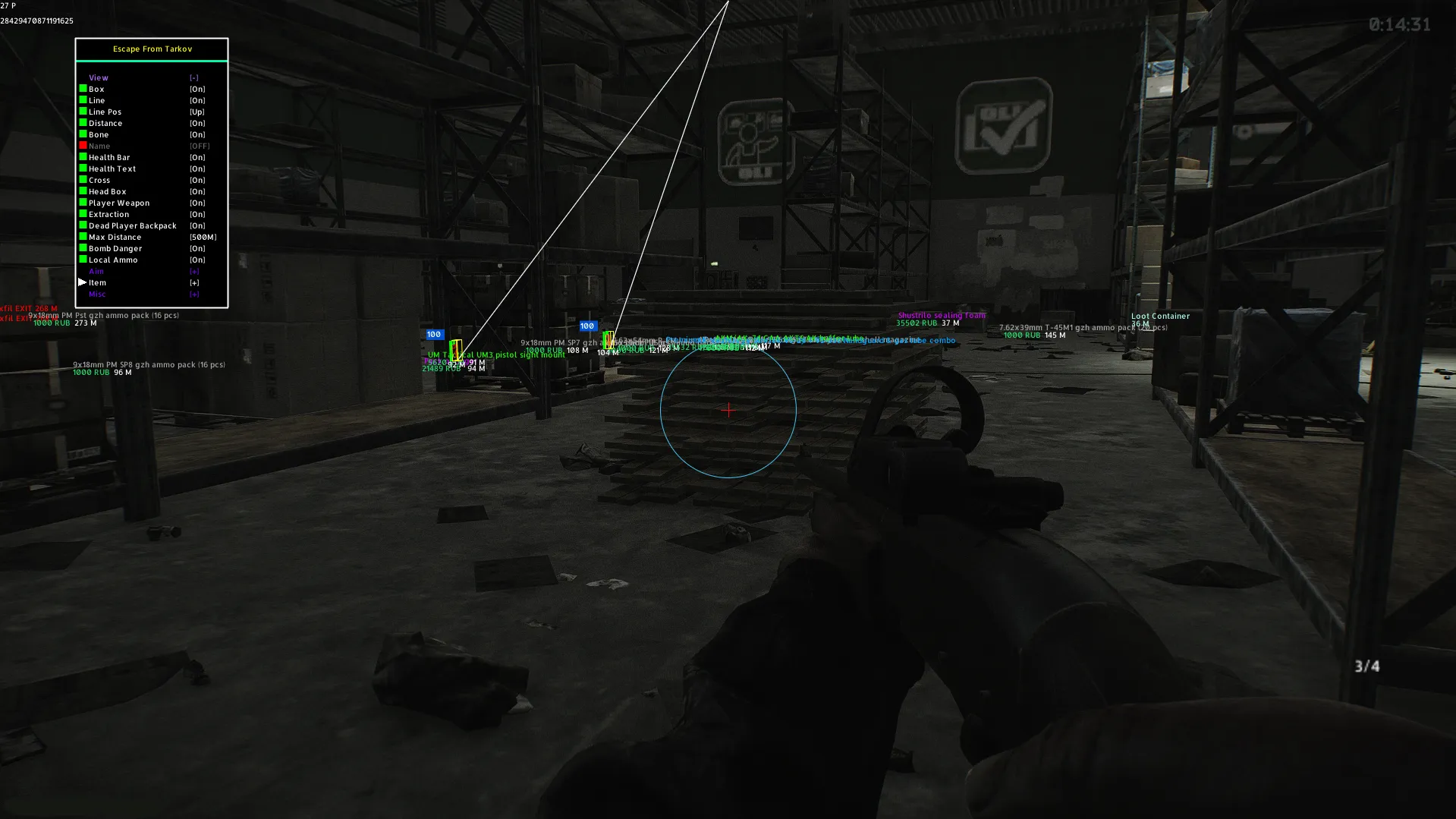Select the Item menu entry
1456x819 pixels.
tap(97, 282)
